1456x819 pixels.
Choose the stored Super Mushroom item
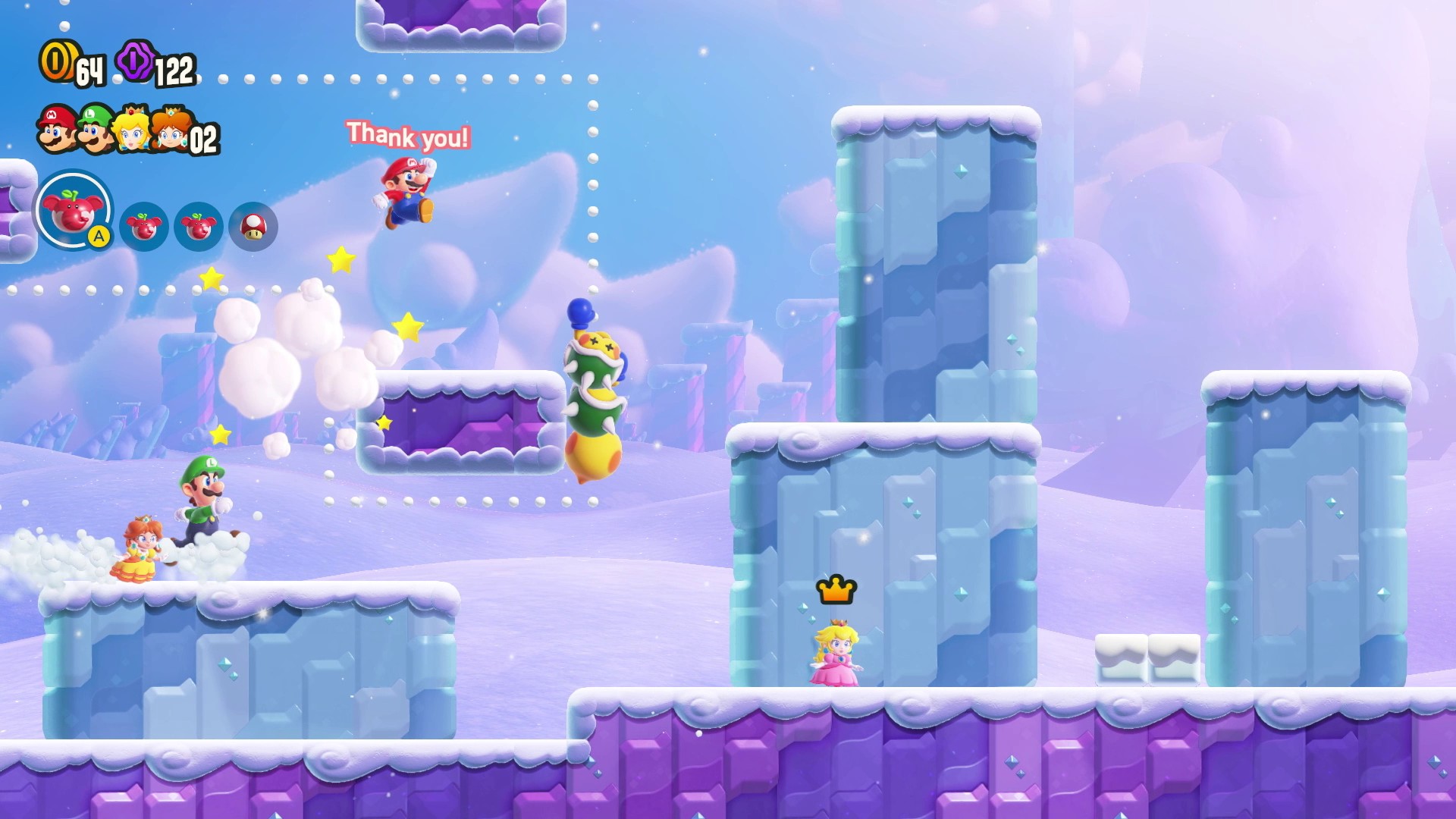tap(253, 226)
